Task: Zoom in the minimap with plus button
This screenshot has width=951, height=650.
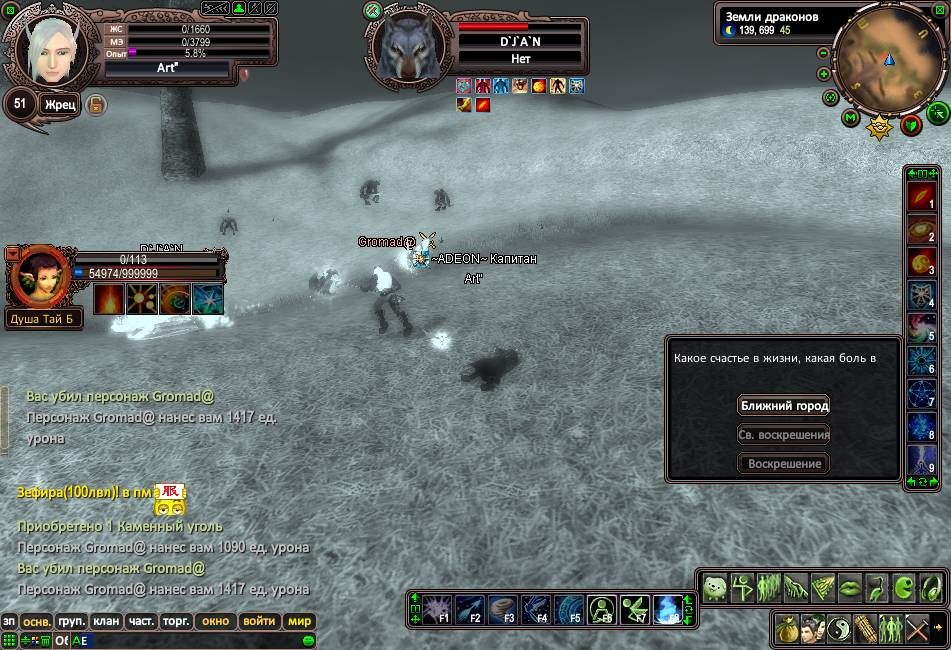Action: [x=823, y=74]
